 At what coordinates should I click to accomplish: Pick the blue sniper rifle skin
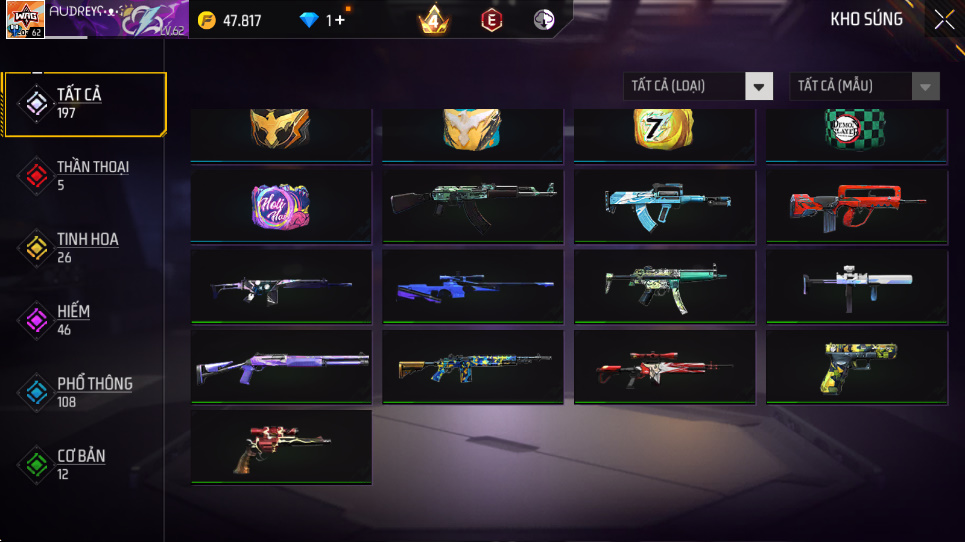(x=472, y=286)
